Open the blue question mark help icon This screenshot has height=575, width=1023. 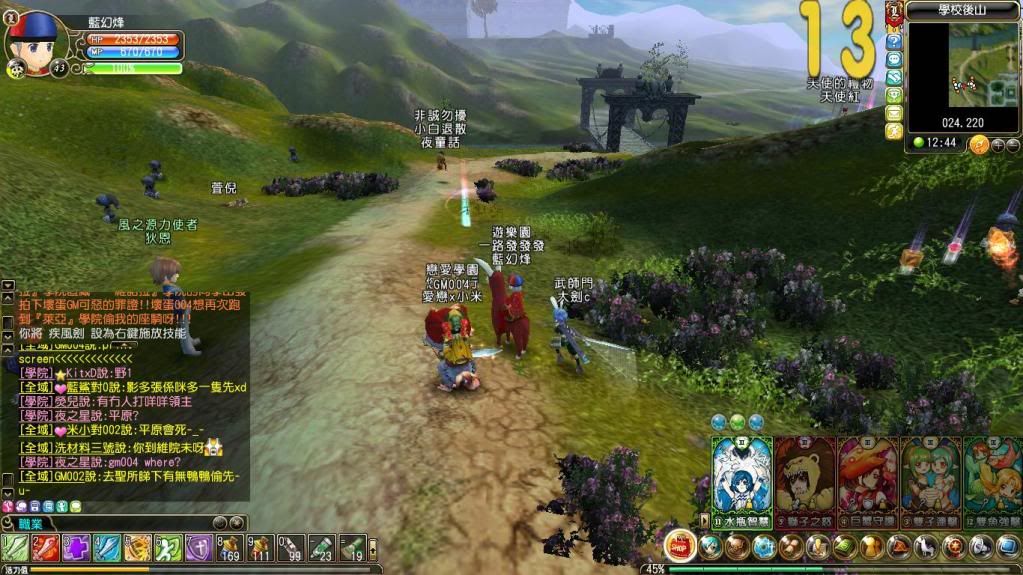[894, 42]
